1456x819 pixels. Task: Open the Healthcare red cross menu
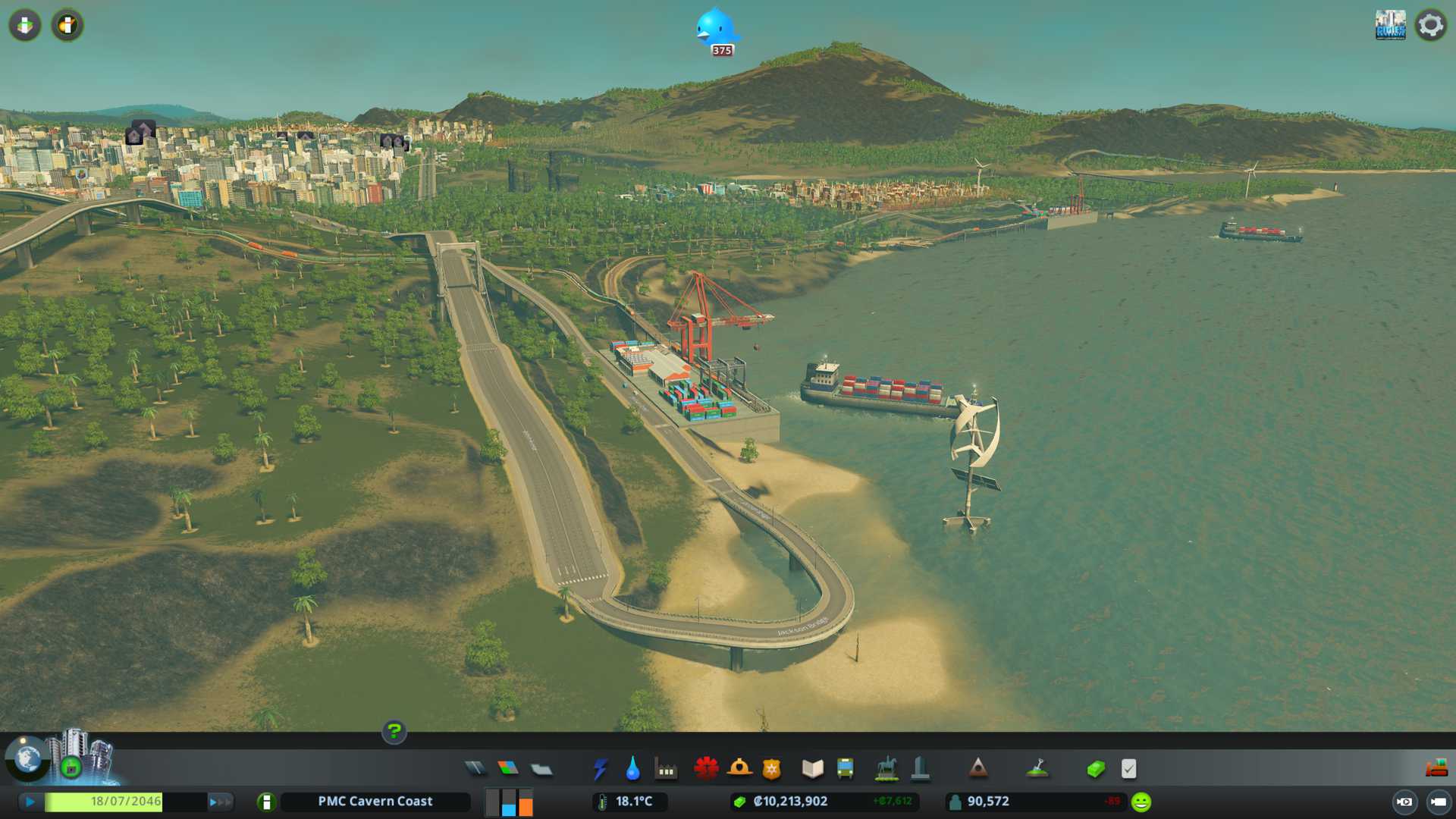tap(706, 769)
